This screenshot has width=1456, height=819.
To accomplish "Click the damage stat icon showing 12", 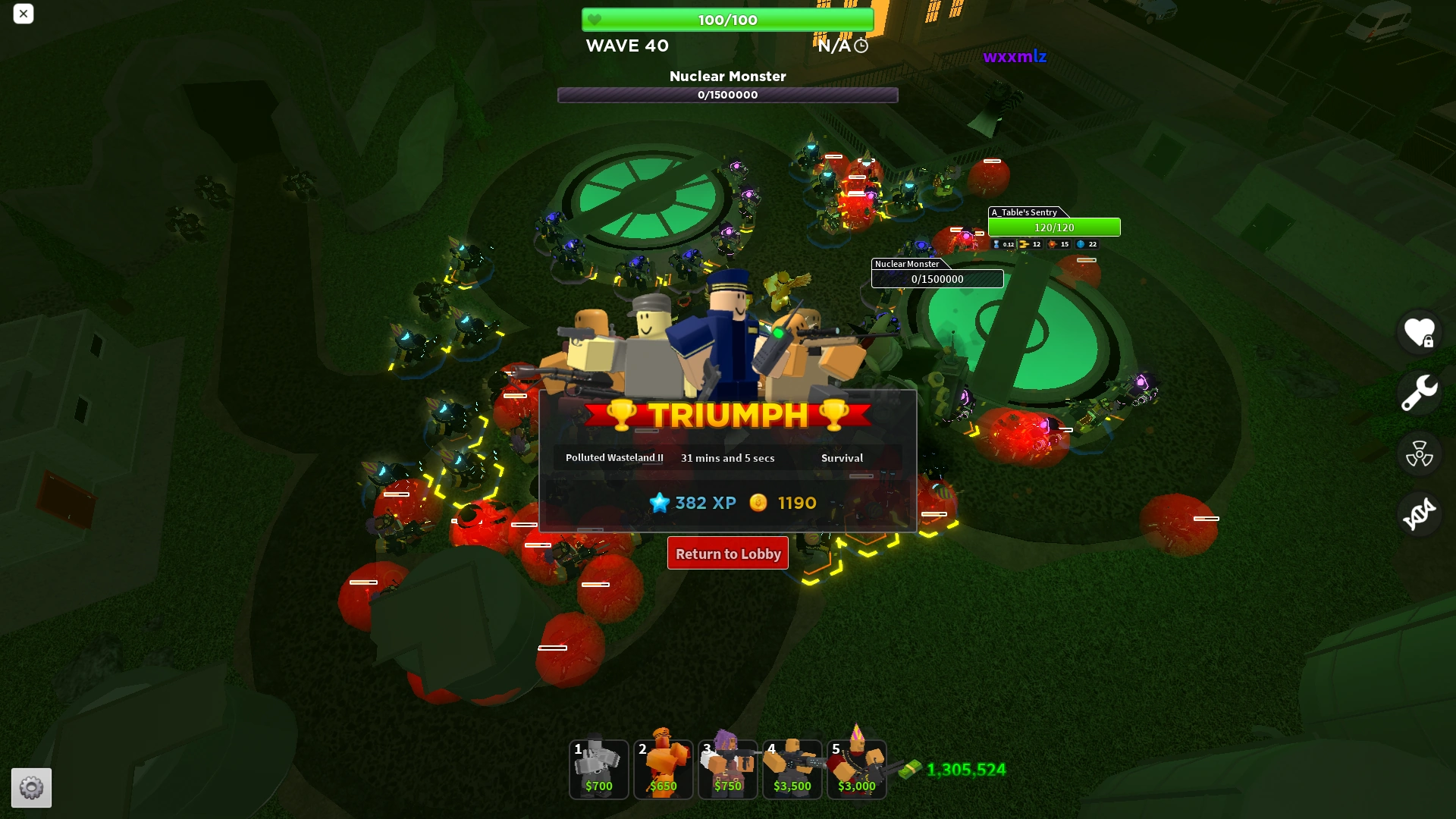I will click(x=1025, y=244).
